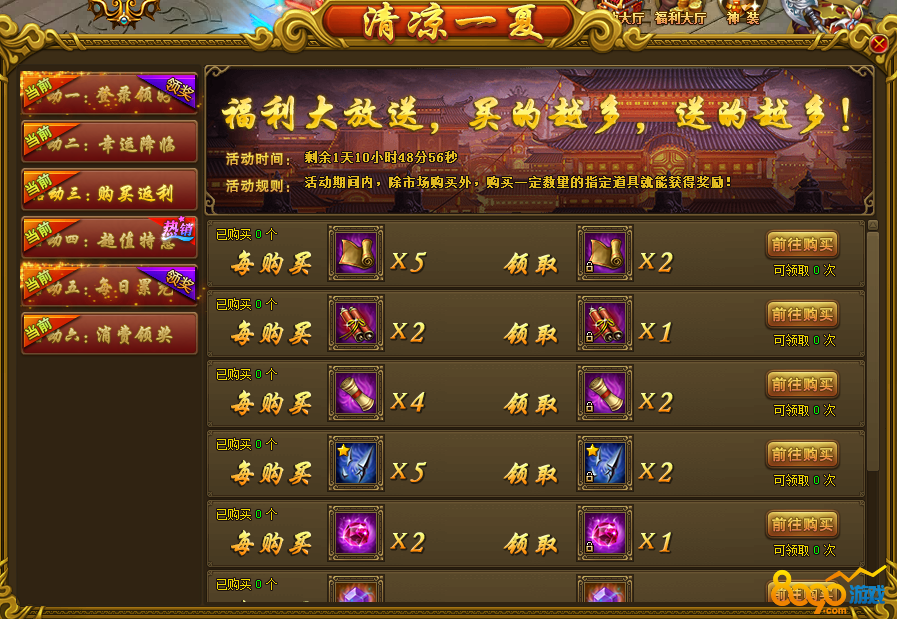Open the 福利大厅 welfare hall
Screen dimensions: 897x619
click(x=680, y=17)
